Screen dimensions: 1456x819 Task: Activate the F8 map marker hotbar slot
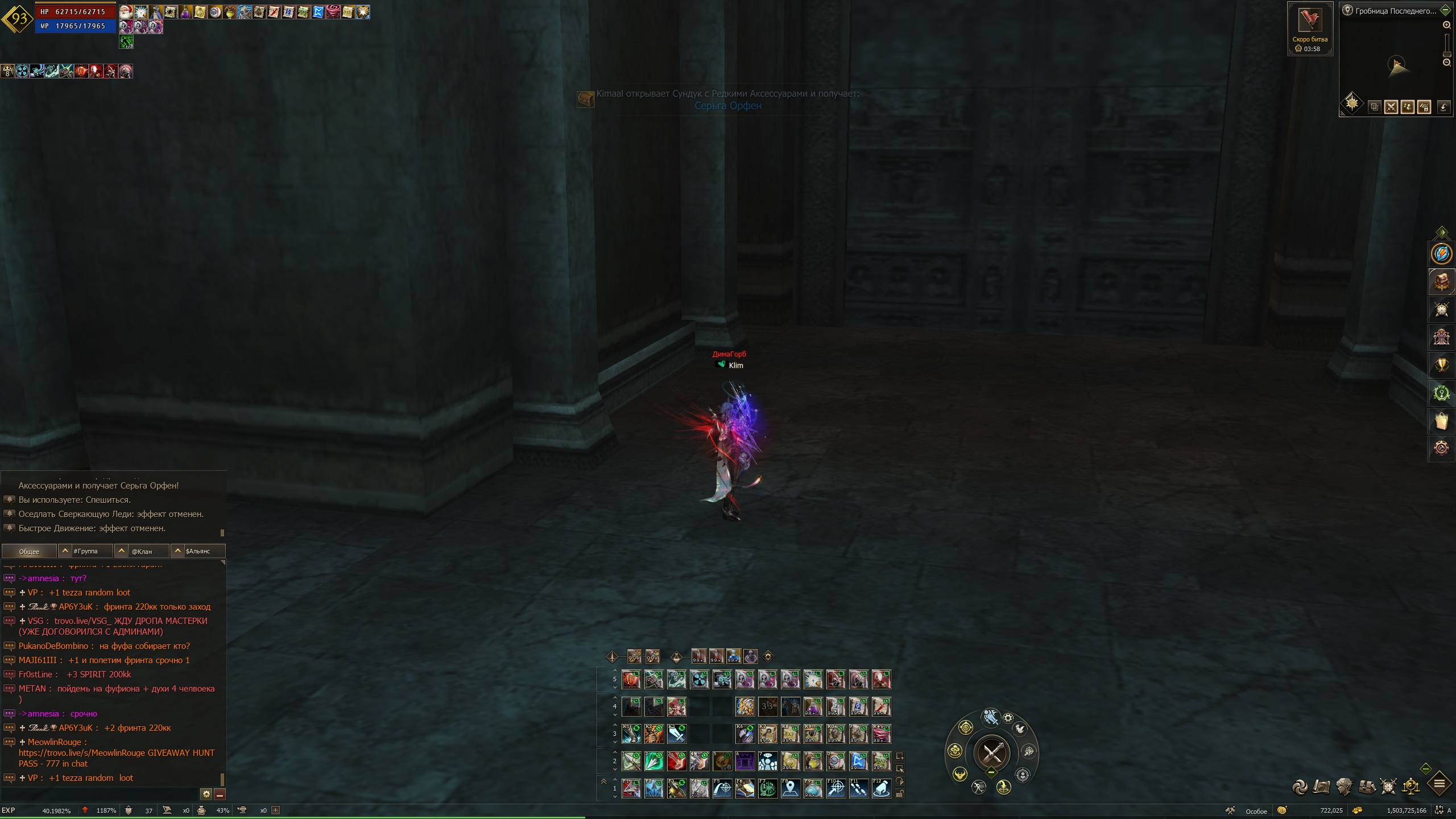tap(790, 788)
